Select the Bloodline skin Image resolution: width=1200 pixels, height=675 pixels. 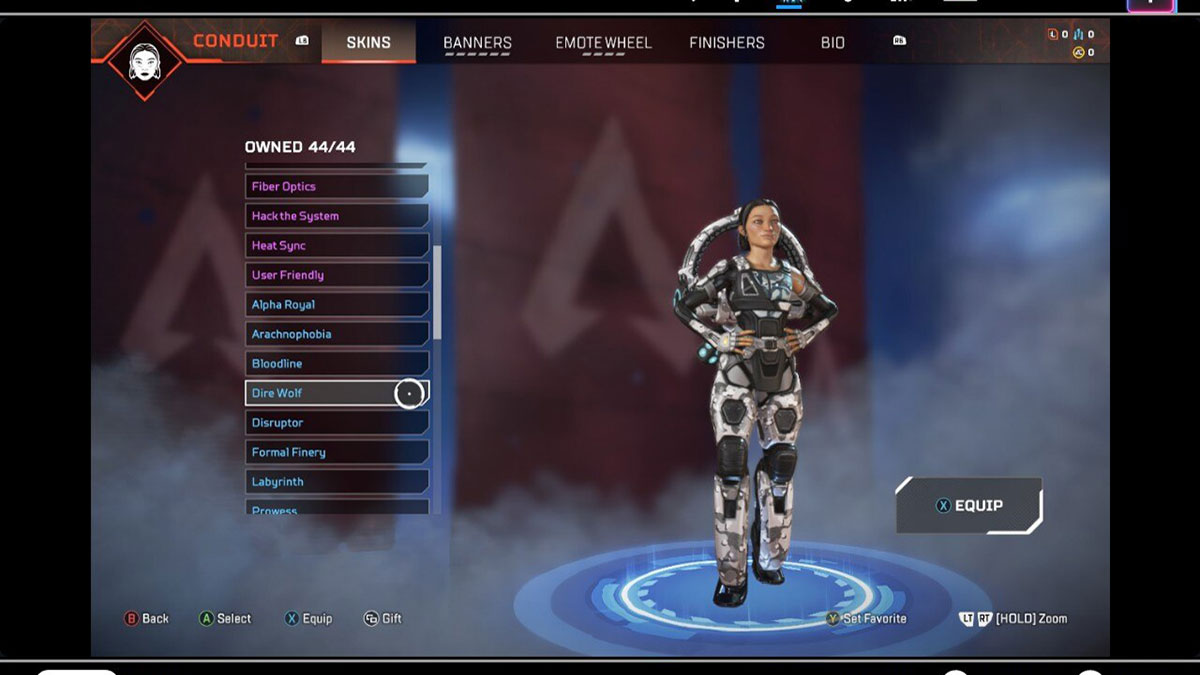[x=337, y=364]
